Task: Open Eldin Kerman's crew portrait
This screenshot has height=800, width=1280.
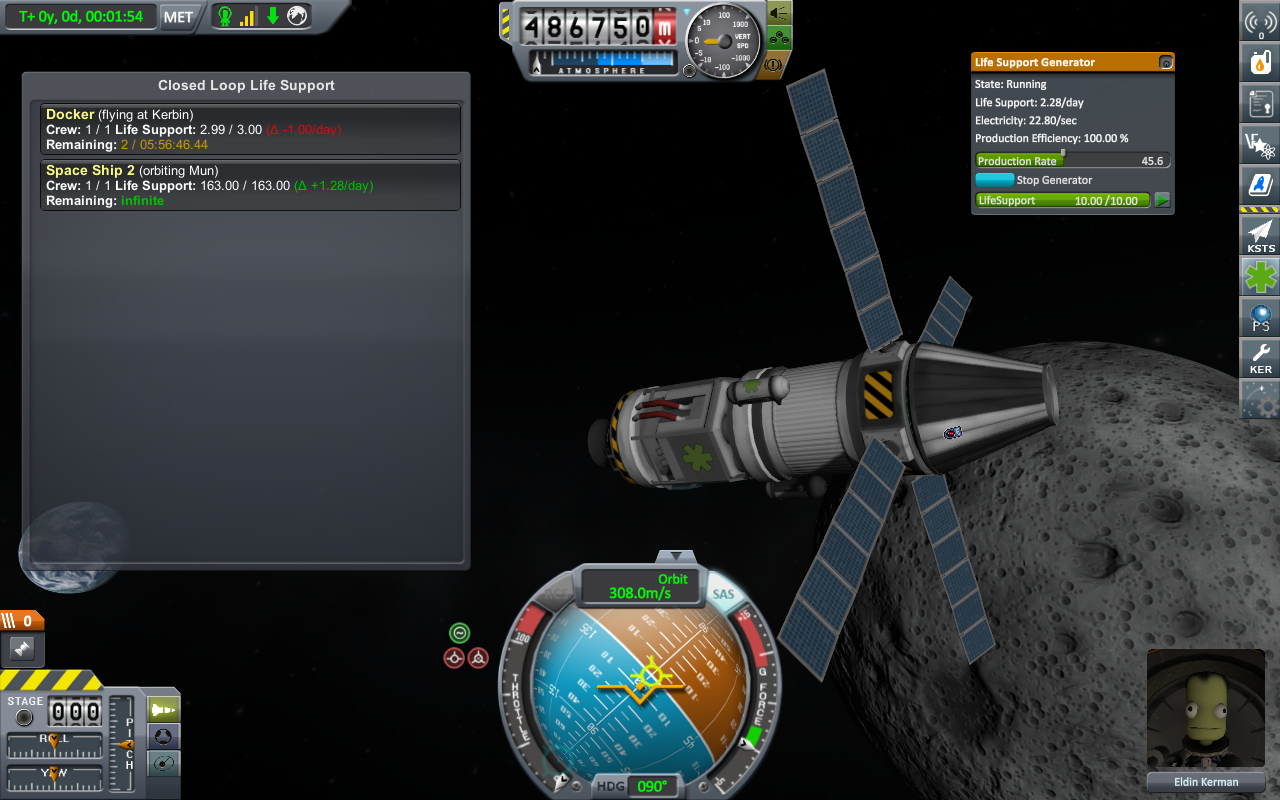Action: pos(1206,710)
